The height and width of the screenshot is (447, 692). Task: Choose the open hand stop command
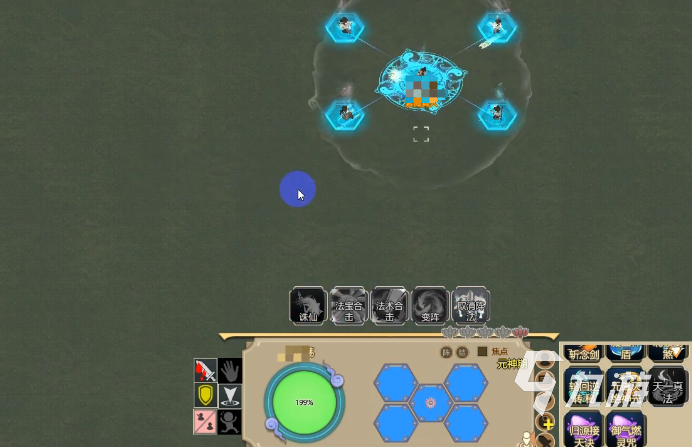[x=230, y=371]
